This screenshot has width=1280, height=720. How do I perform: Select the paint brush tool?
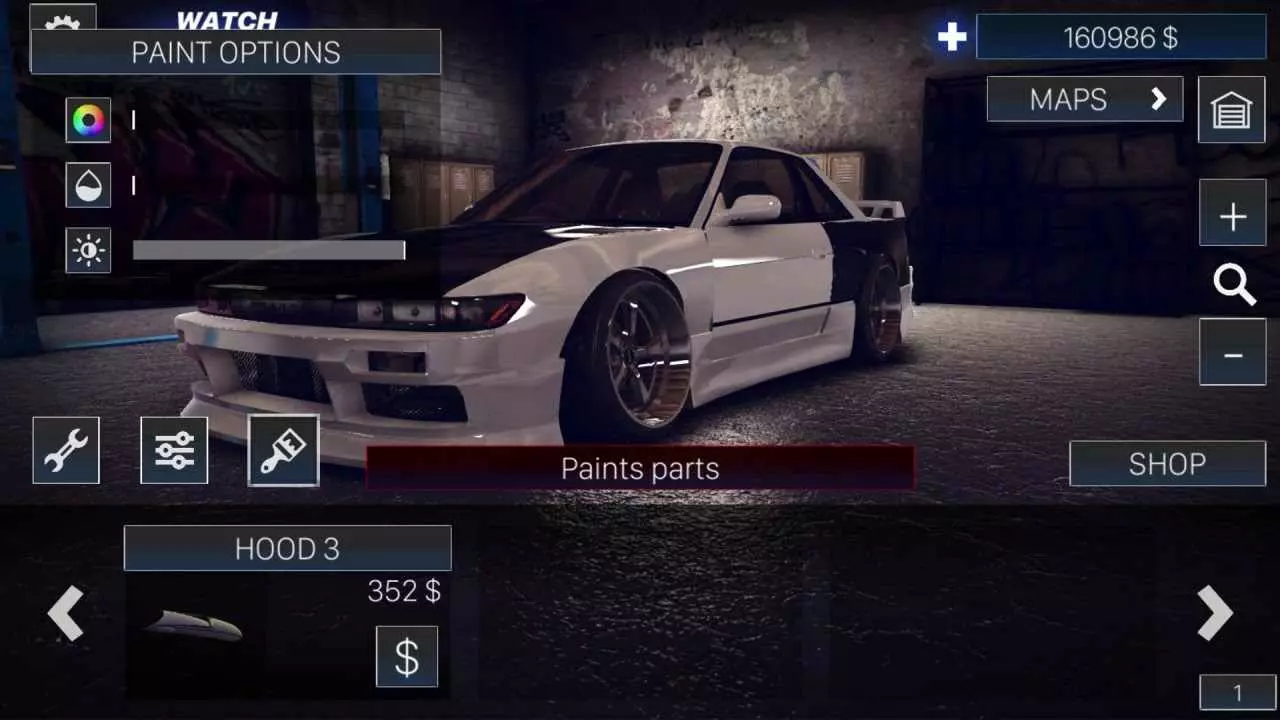[282, 450]
